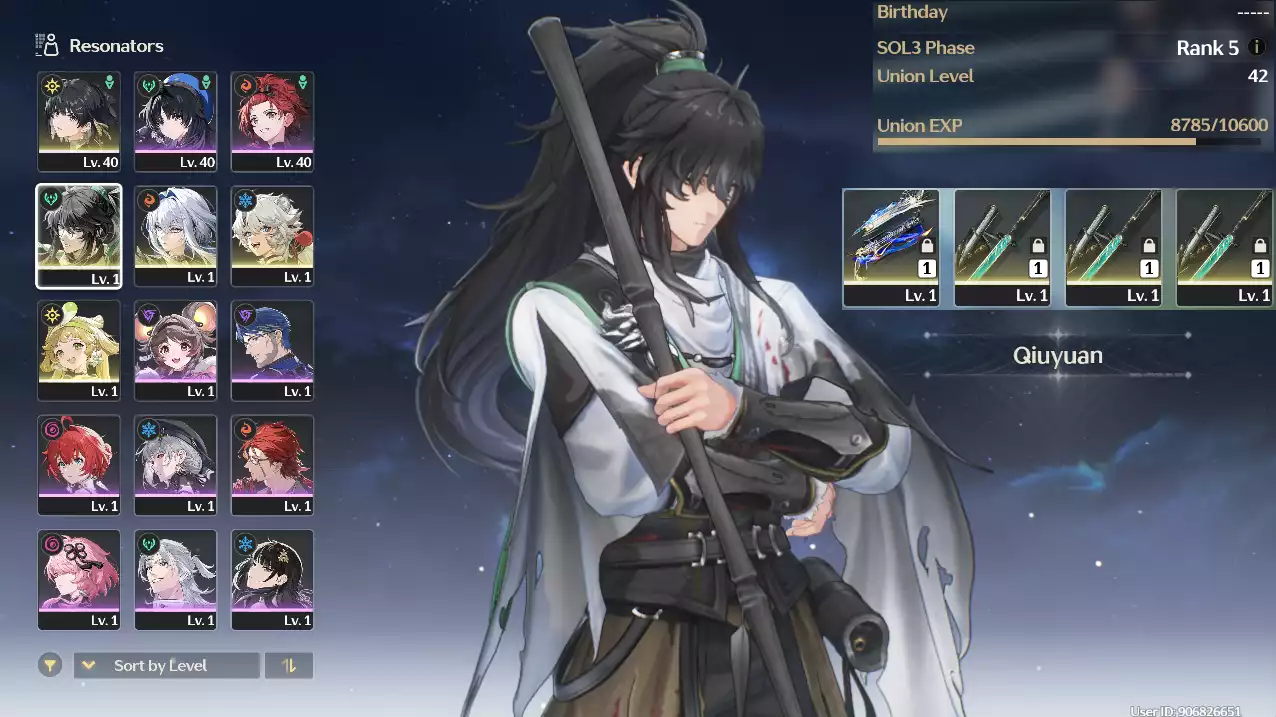Pick the red-haired Fusion girl at Lv. 40
Screen dimensions: 1276x717
click(272, 121)
